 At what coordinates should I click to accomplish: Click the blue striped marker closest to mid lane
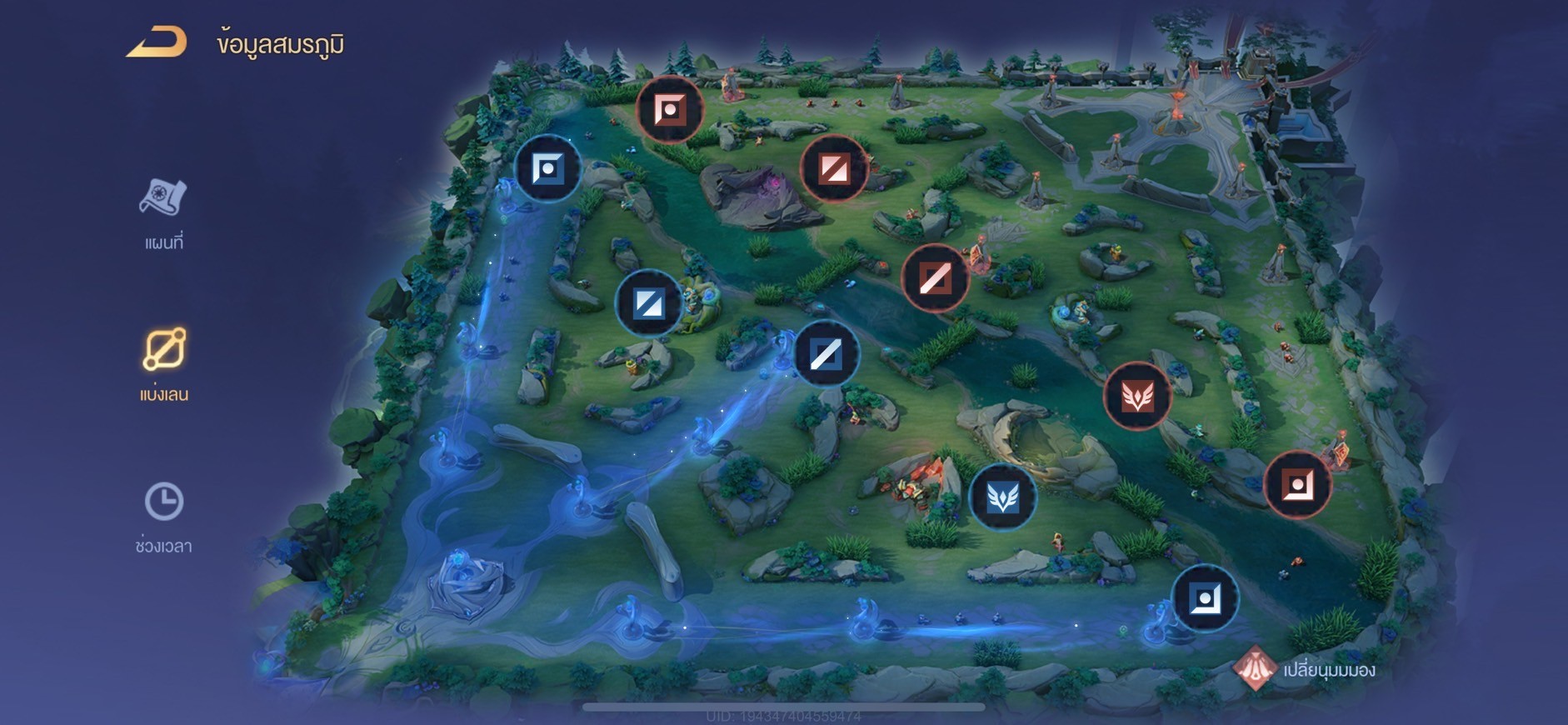click(826, 353)
